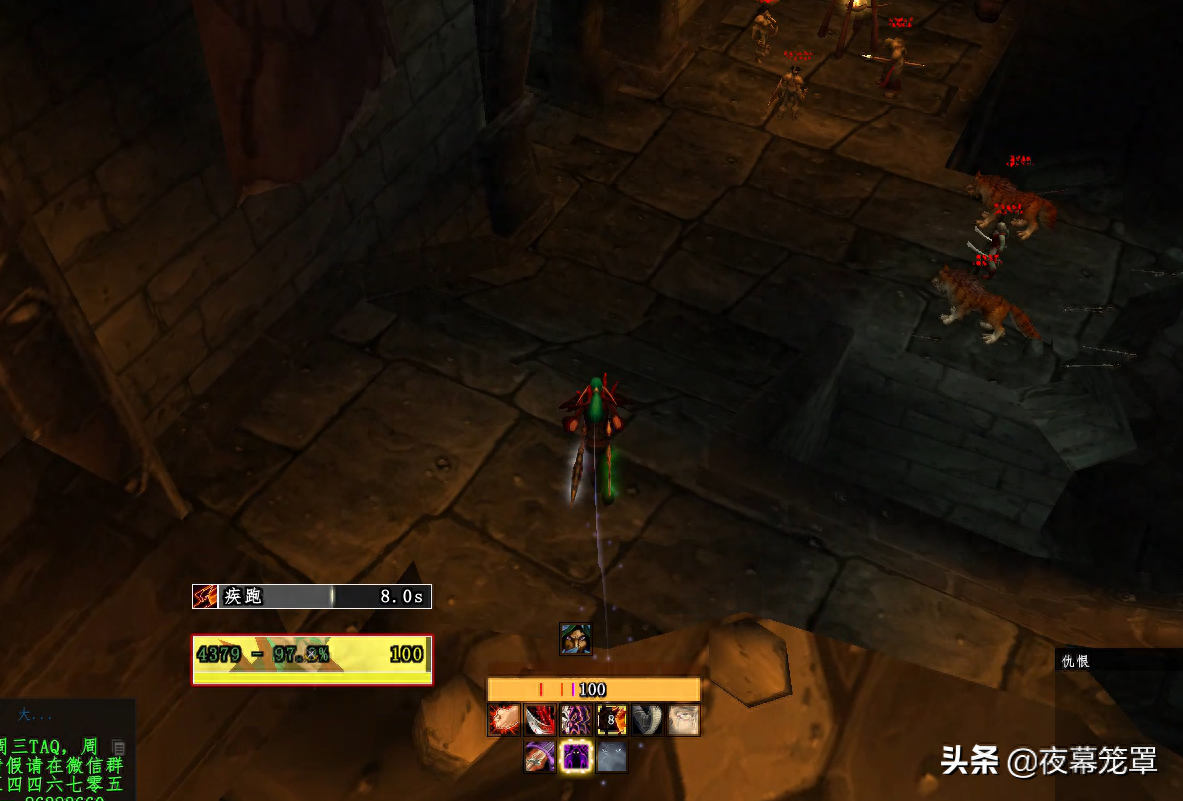Screen dimensions: 1183x801
Task: Click the yellow-bordered ability showing cooldown 8
Action: click(612, 720)
